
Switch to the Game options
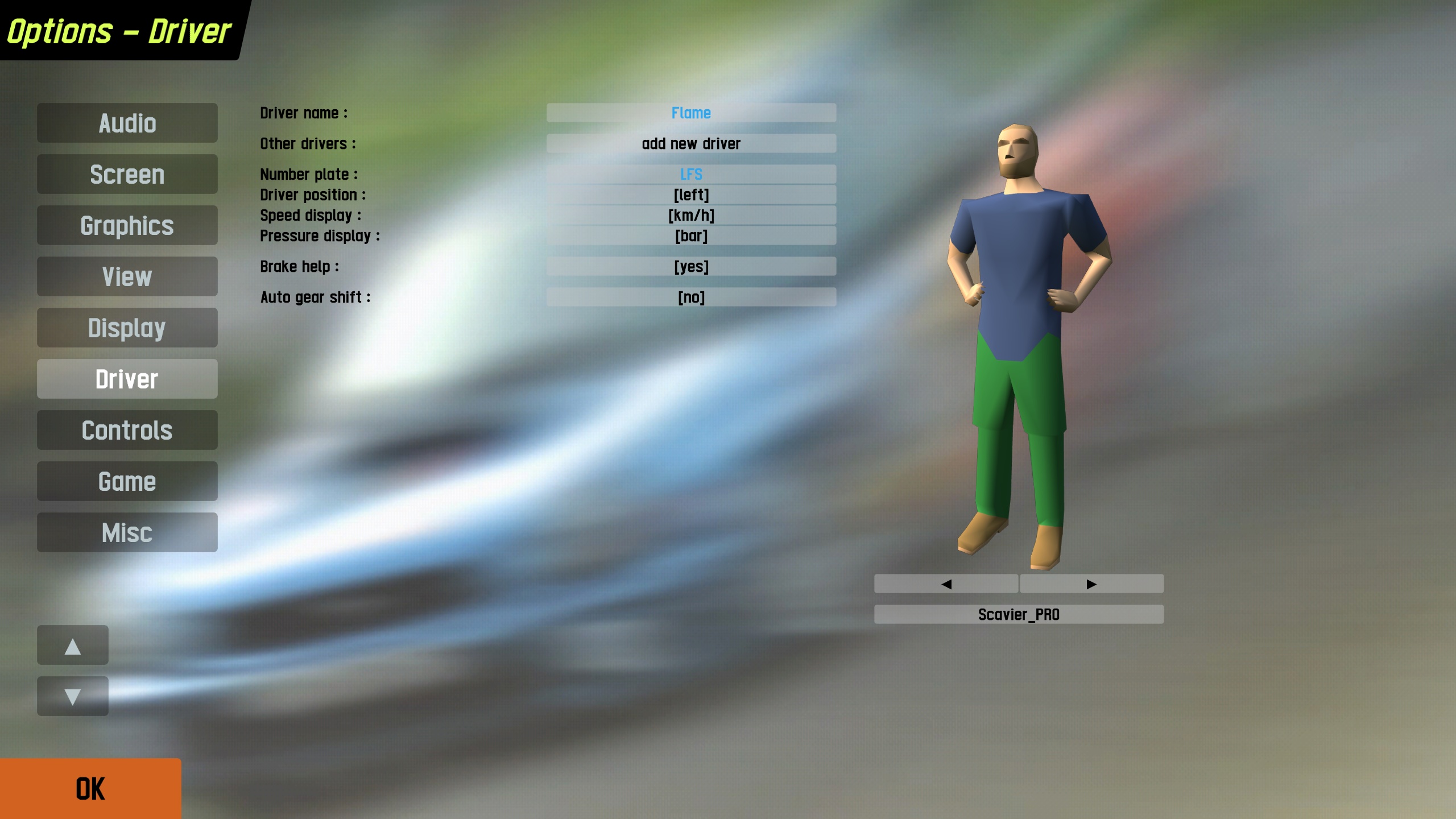click(127, 481)
